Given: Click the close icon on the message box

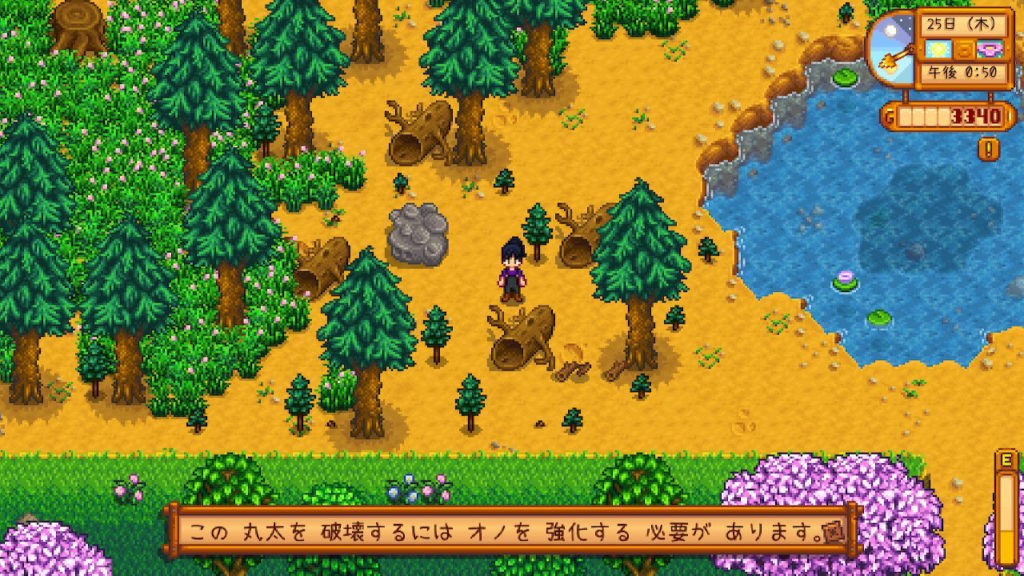Looking at the screenshot, I should tap(829, 530).
